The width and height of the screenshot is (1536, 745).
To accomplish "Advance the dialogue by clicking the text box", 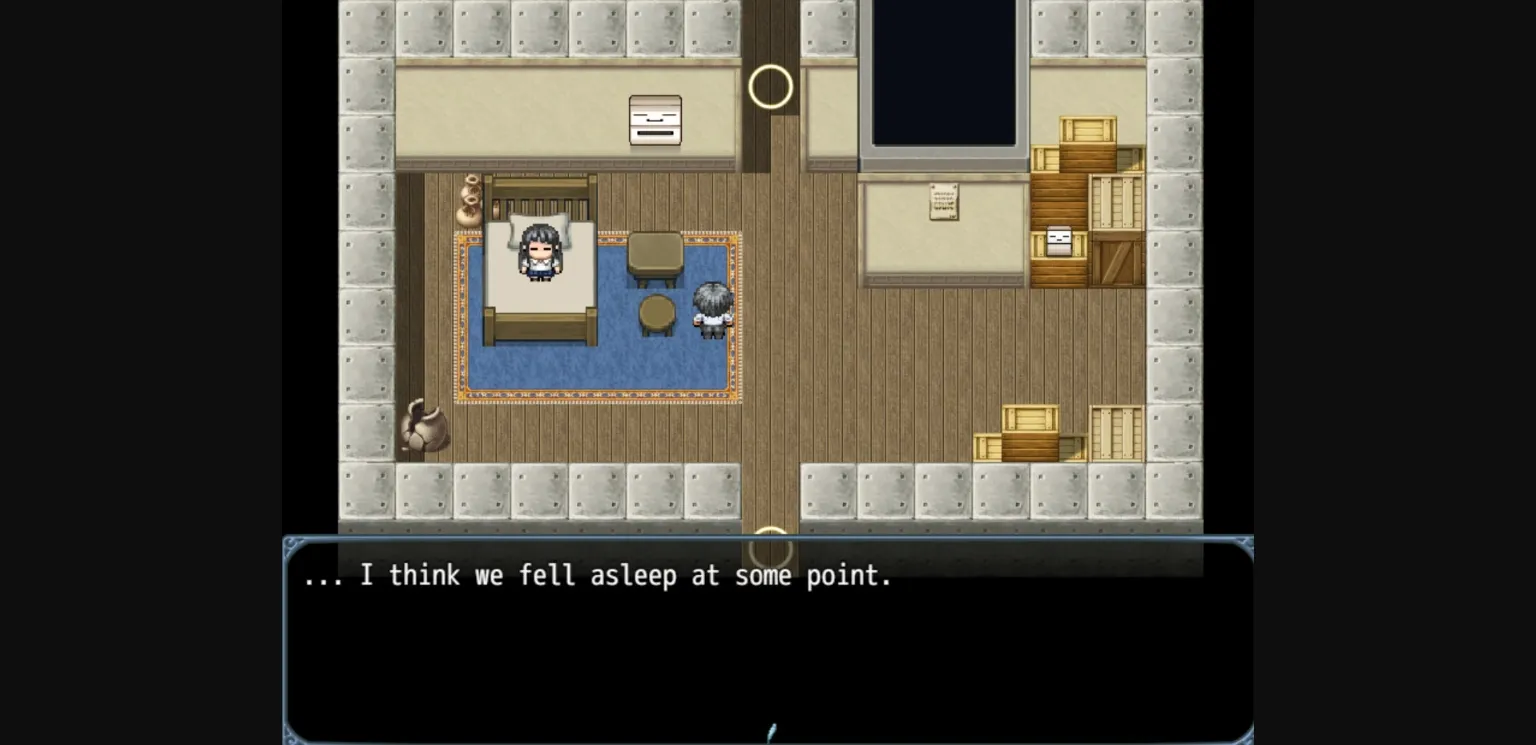I will click(x=768, y=640).
